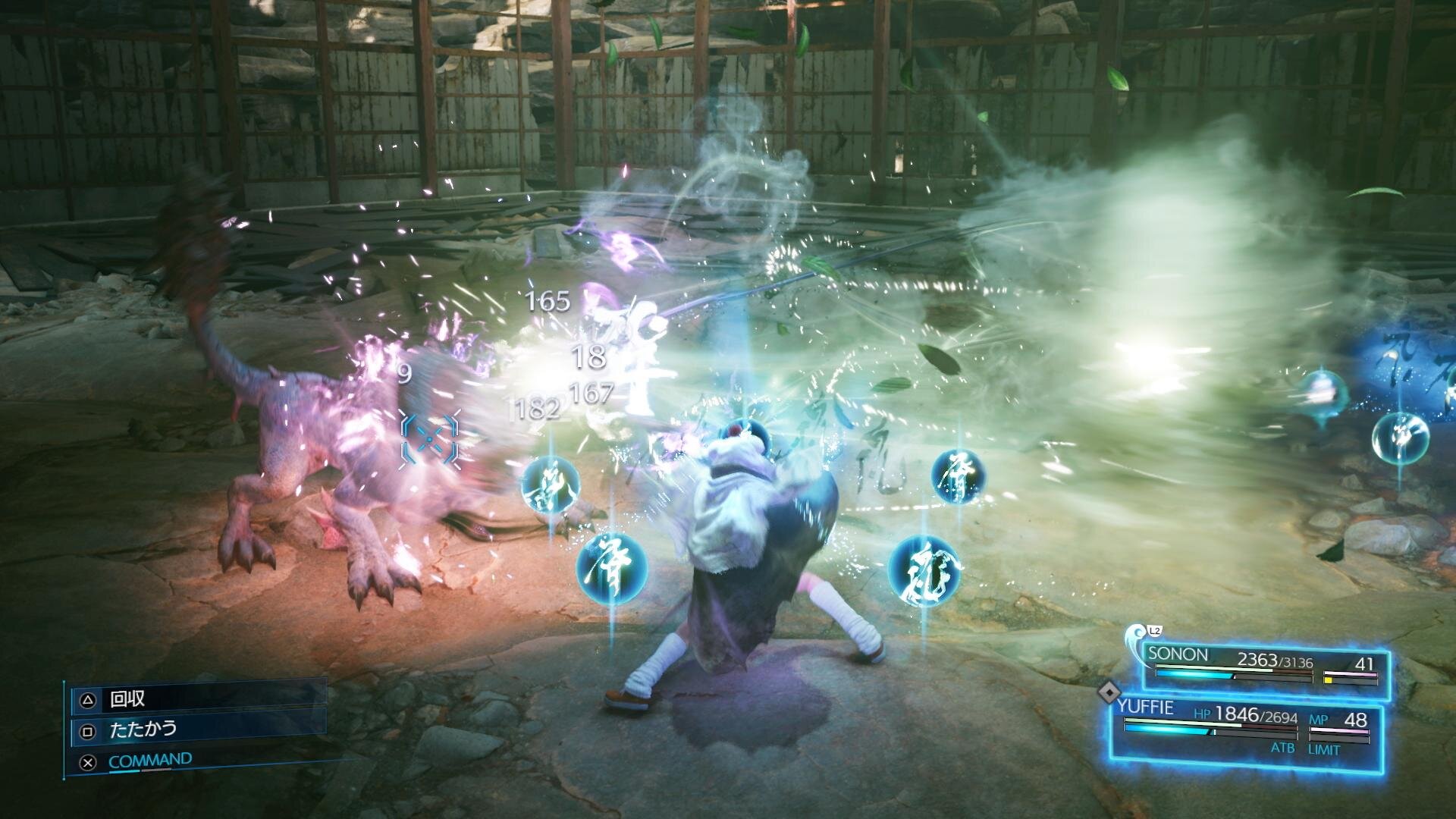
Task: Click the YUFFIE name label
Action: (1148, 707)
